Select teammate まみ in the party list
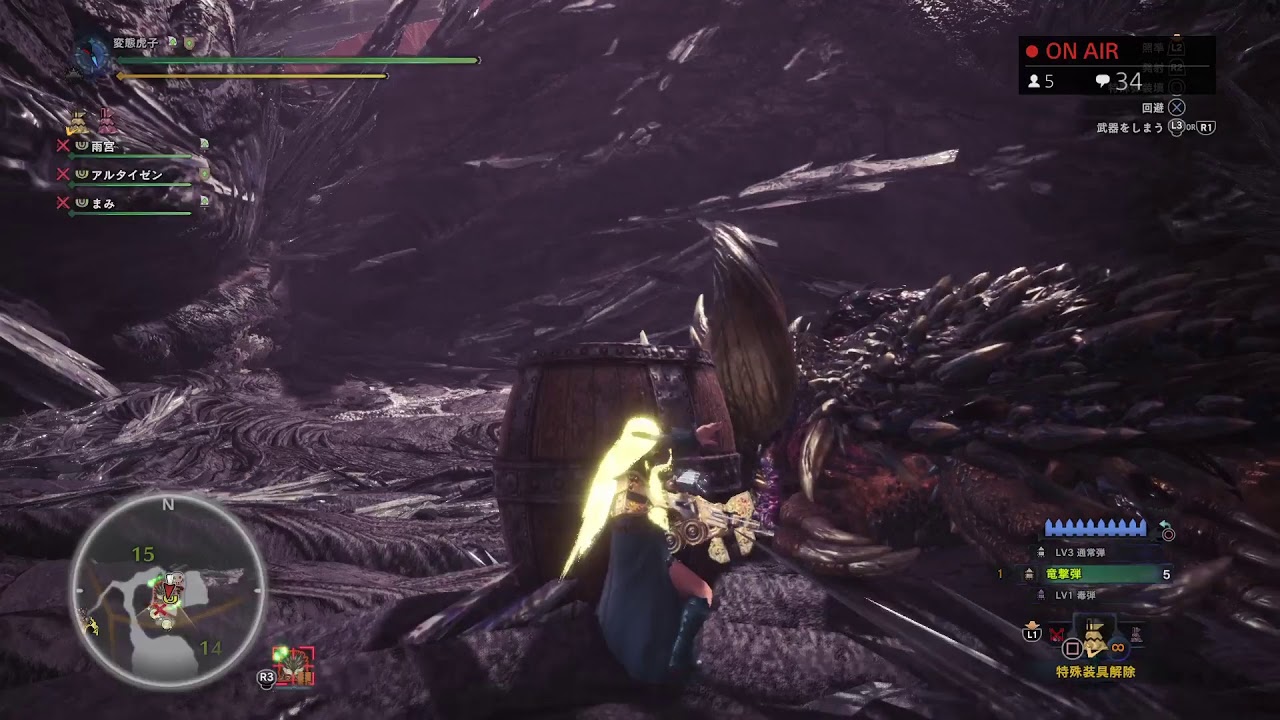 click(x=104, y=202)
